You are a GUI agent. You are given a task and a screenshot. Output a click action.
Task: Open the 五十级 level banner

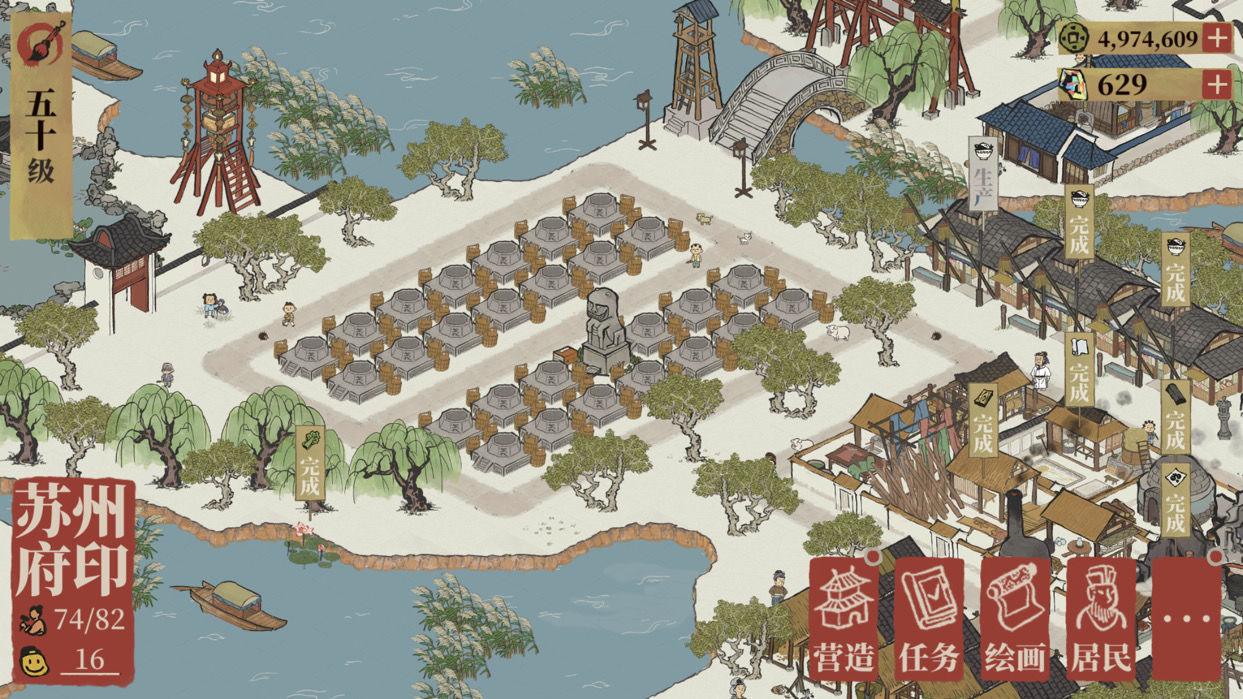click(x=41, y=130)
